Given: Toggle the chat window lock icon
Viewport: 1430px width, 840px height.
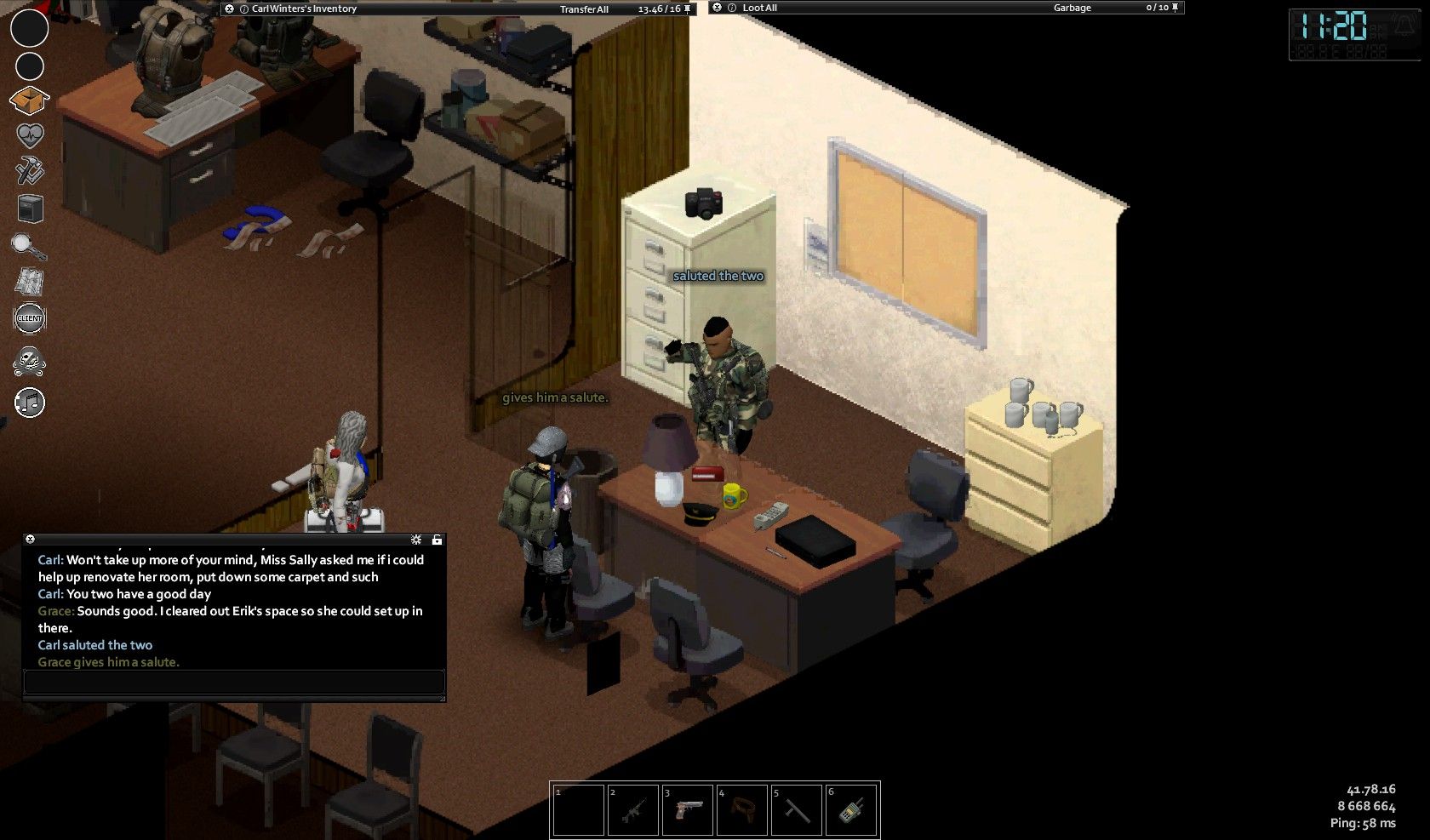Looking at the screenshot, I should 437,540.
